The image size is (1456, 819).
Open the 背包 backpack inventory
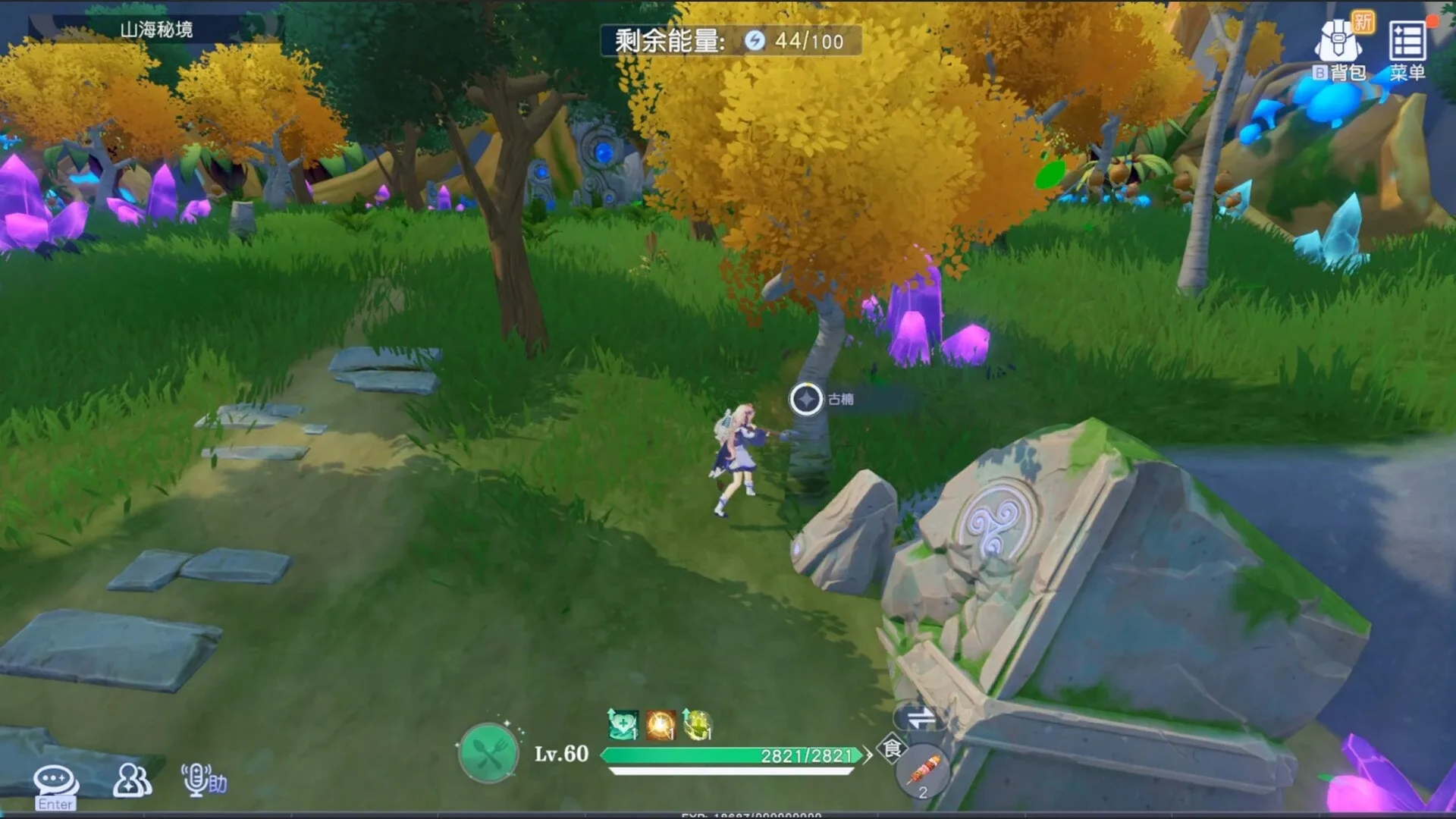click(x=1338, y=42)
